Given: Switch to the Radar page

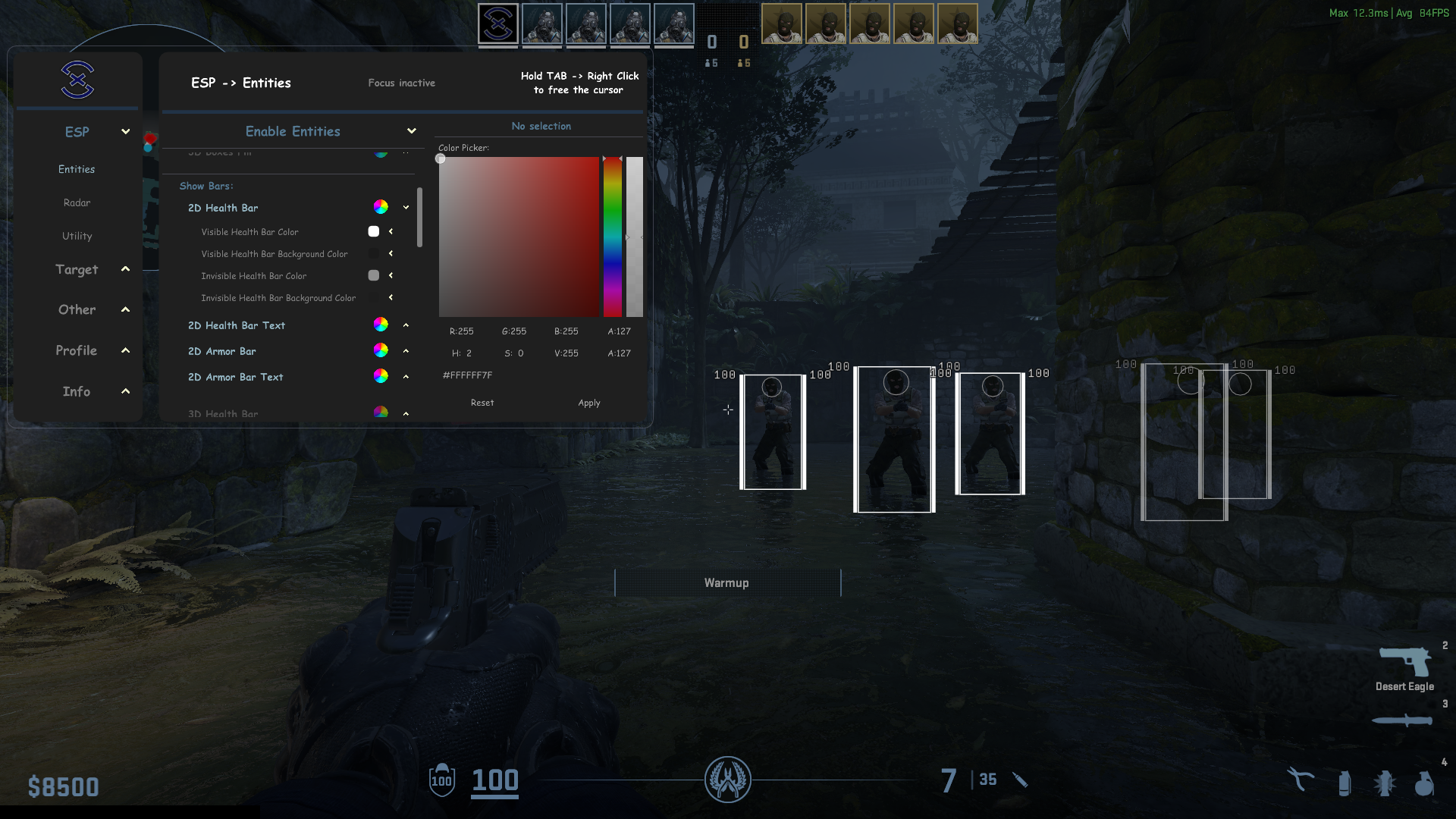Looking at the screenshot, I should coord(77,202).
